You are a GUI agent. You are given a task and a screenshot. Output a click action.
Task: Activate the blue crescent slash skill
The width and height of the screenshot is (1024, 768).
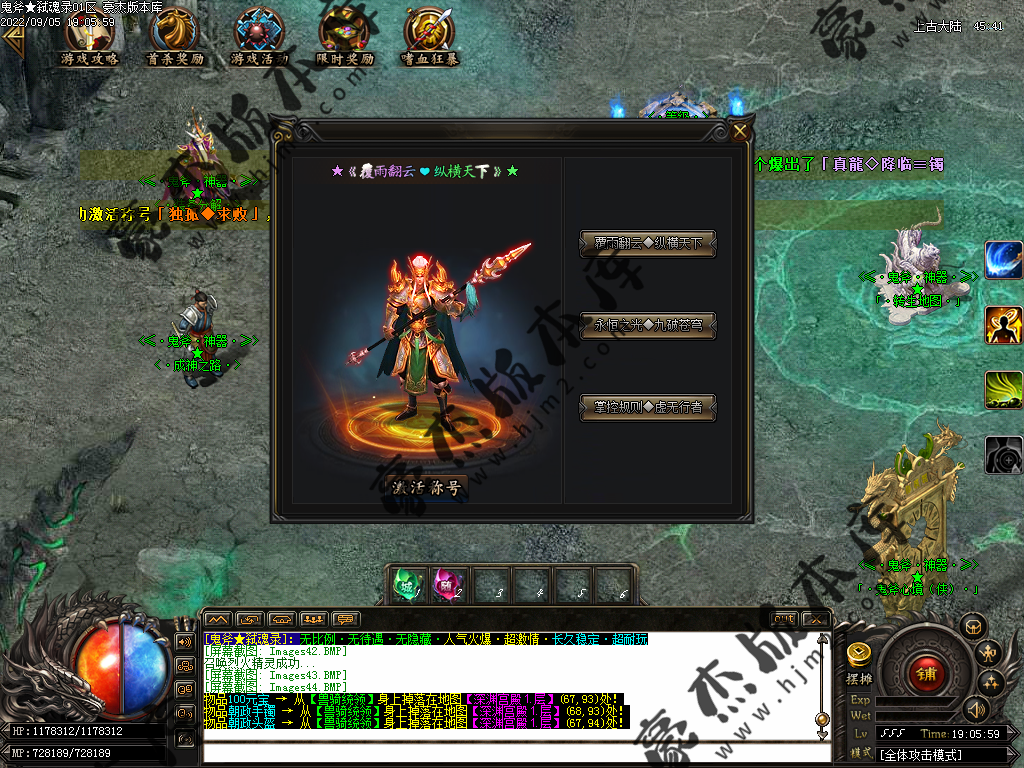coord(1003,260)
